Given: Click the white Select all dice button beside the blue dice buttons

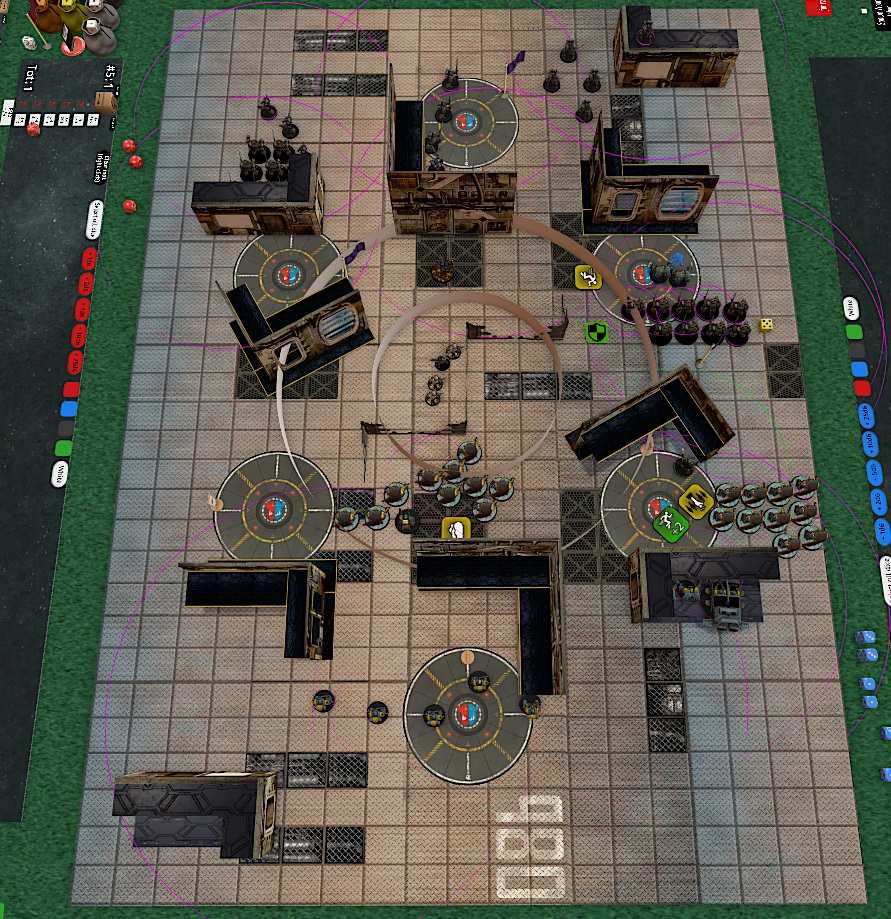Looking at the screenshot, I should coord(886,578).
